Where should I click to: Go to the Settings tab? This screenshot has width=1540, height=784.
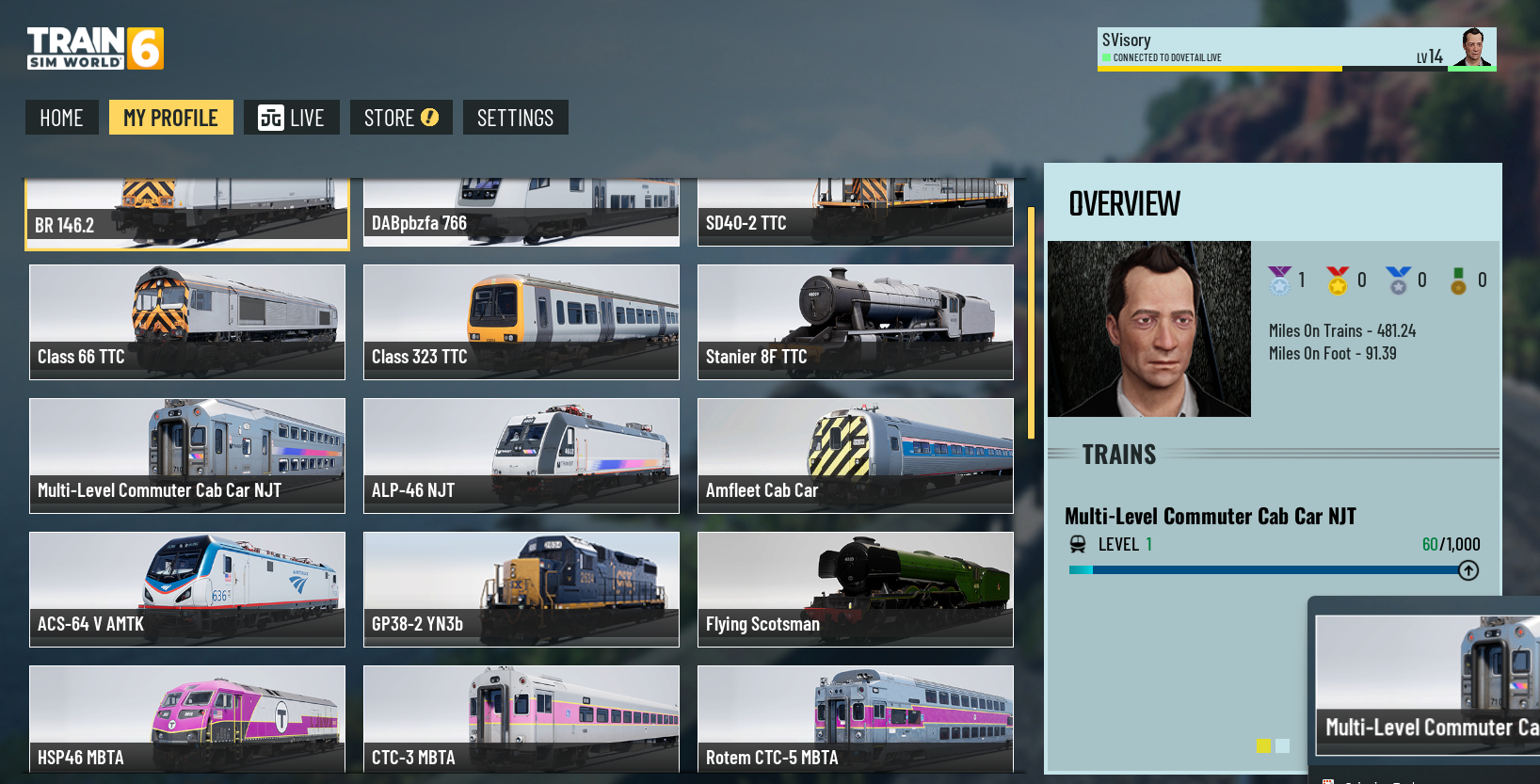(x=515, y=118)
